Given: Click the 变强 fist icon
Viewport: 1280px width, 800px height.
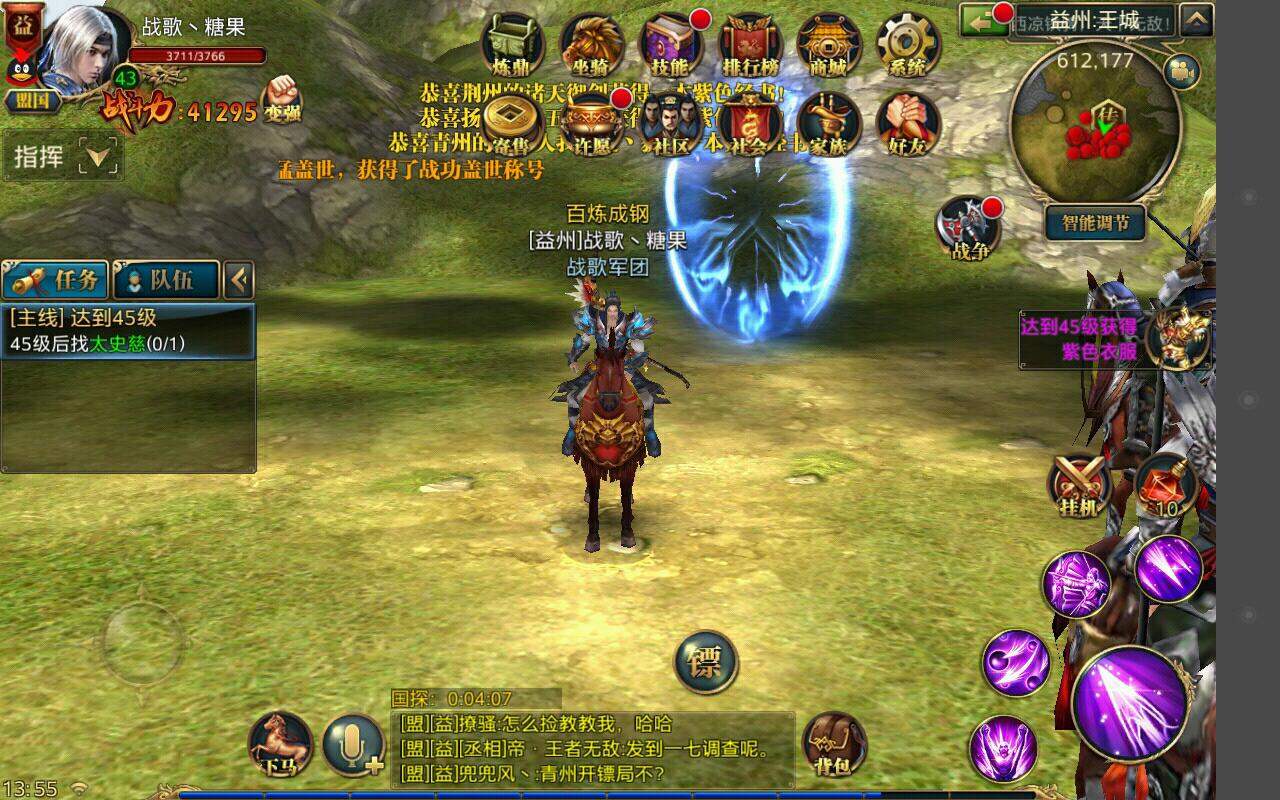Looking at the screenshot, I should pos(282,98).
